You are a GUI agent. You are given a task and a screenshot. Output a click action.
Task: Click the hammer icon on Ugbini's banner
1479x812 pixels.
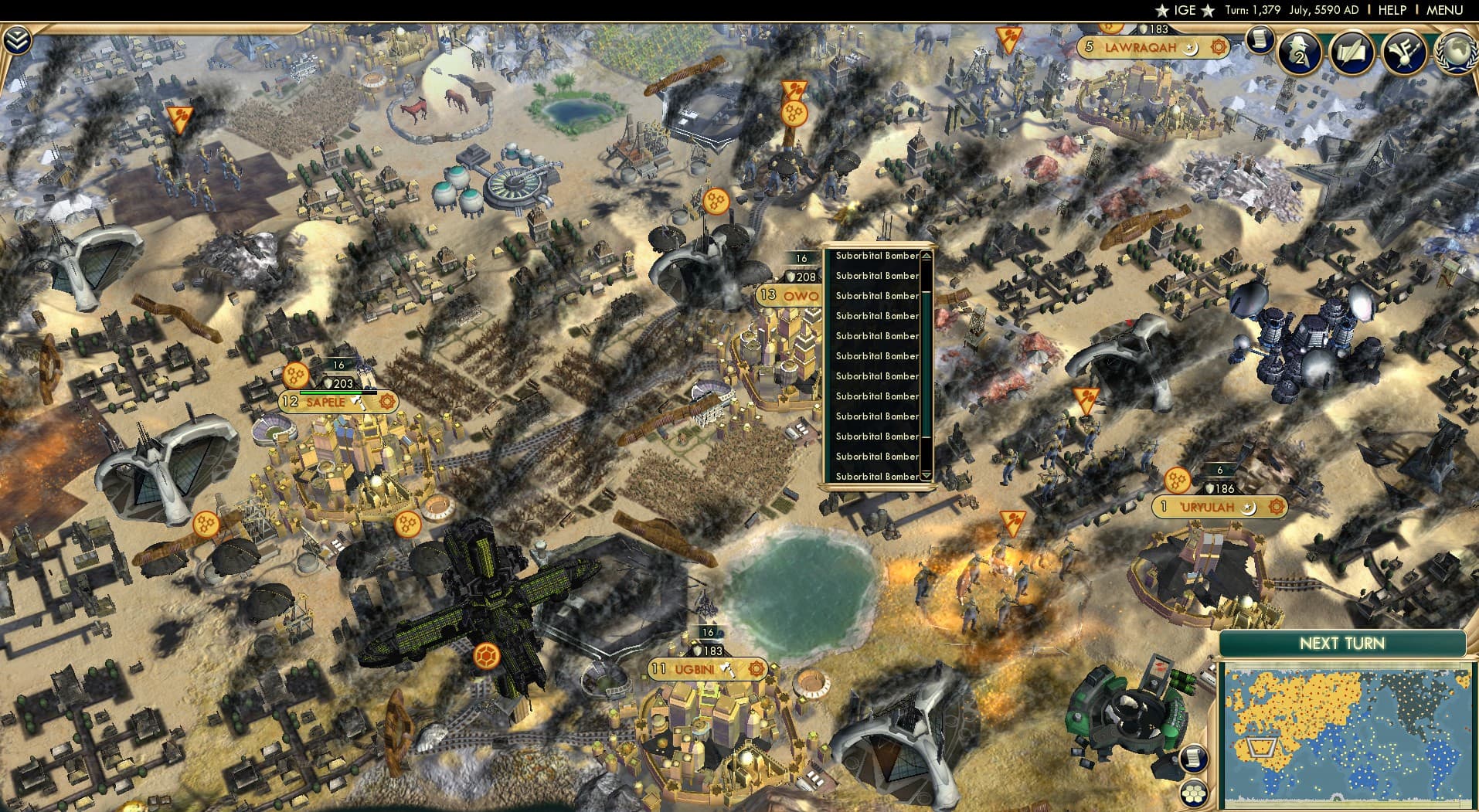coord(726,670)
